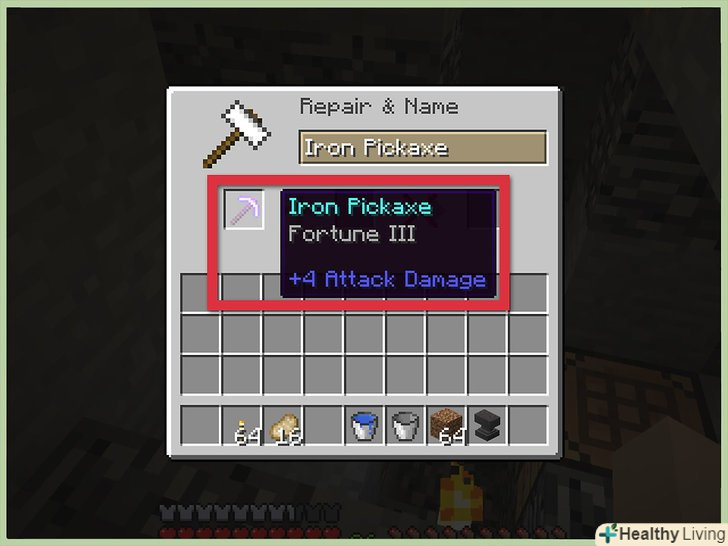The width and height of the screenshot is (728, 546).
Task: Choose the empty bucket slot
Action: [404, 426]
